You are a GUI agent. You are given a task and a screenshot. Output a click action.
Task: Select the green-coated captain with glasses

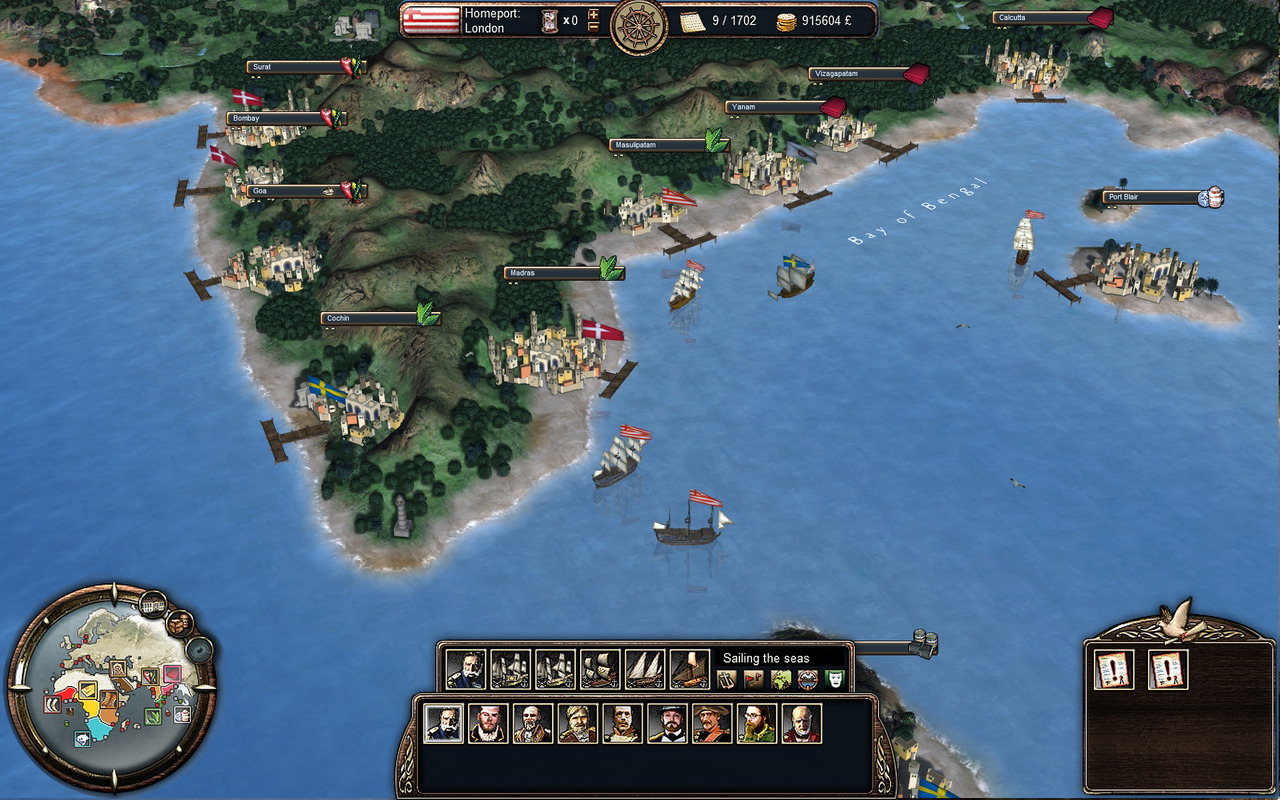[757, 723]
